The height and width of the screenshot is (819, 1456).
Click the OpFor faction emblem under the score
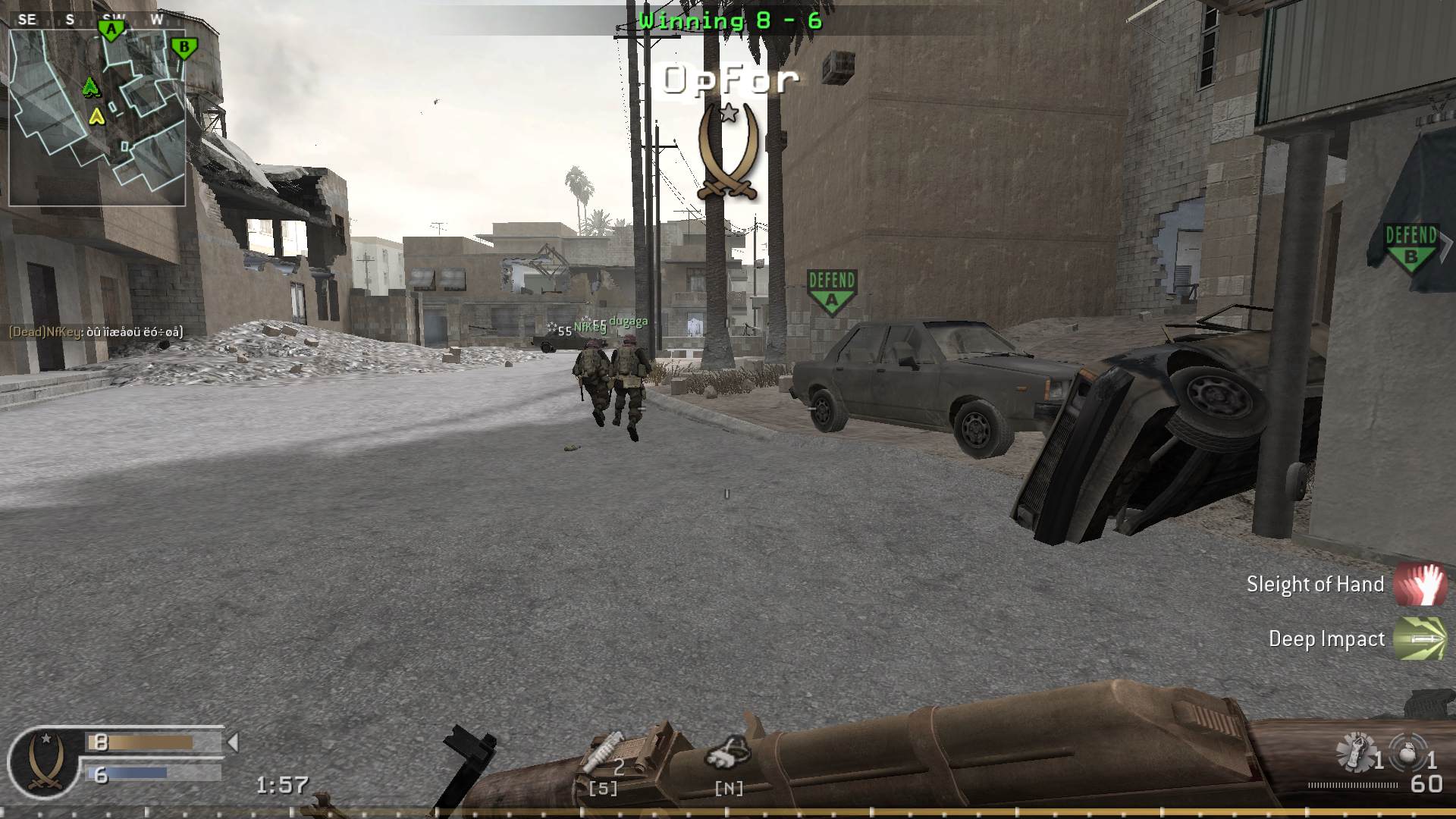(727, 152)
